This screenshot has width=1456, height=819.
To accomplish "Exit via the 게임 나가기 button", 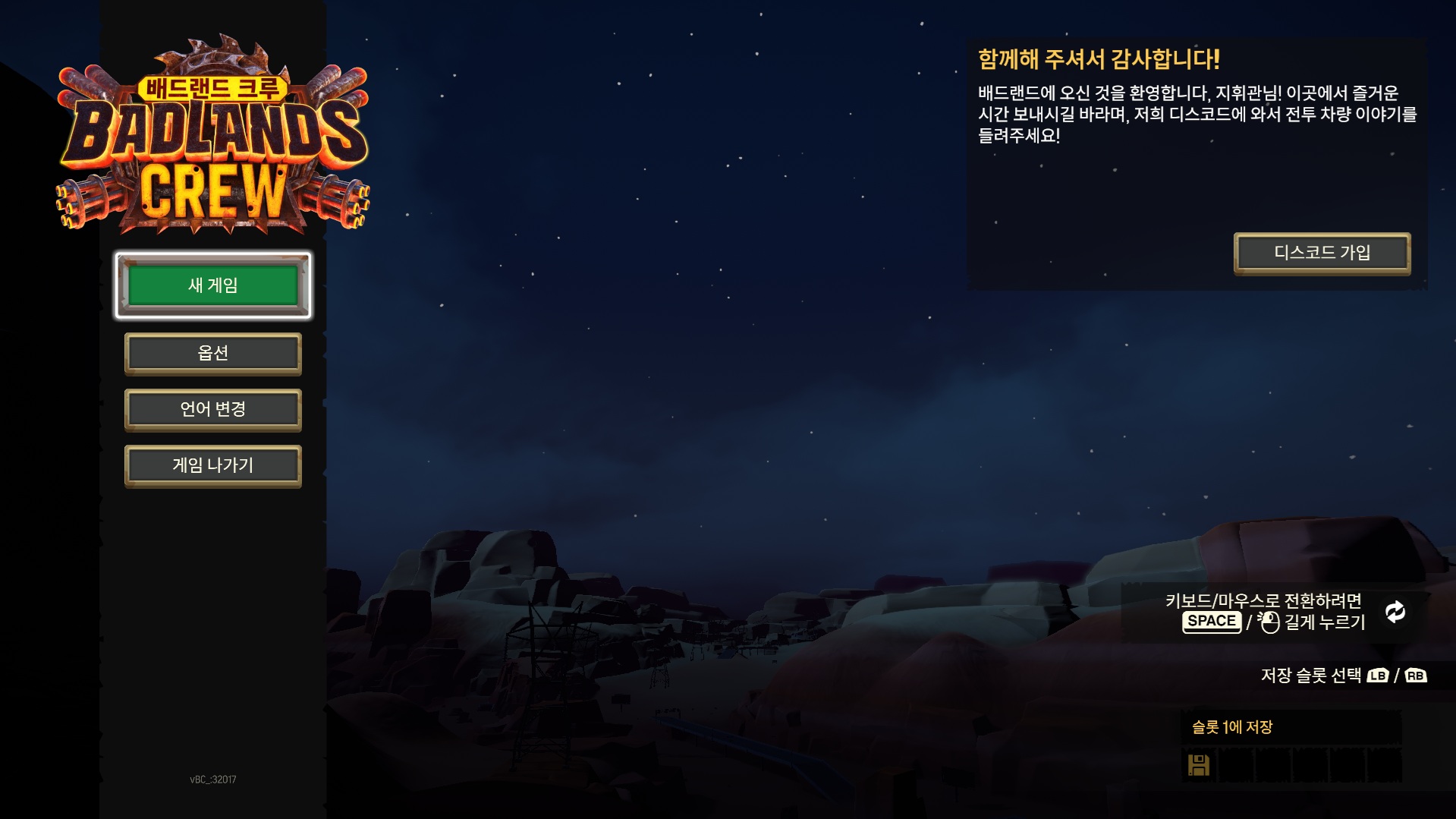I will click(212, 466).
